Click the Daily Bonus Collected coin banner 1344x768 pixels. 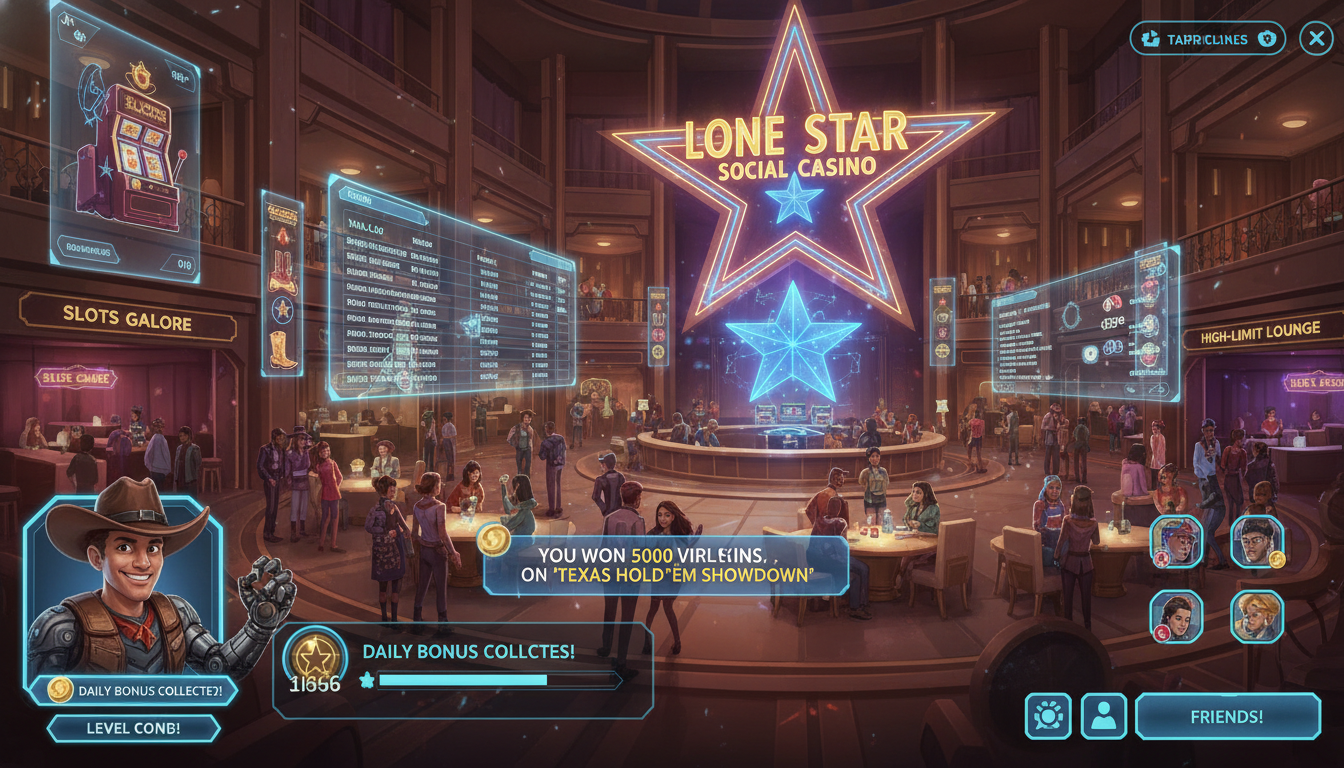coord(134,690)
